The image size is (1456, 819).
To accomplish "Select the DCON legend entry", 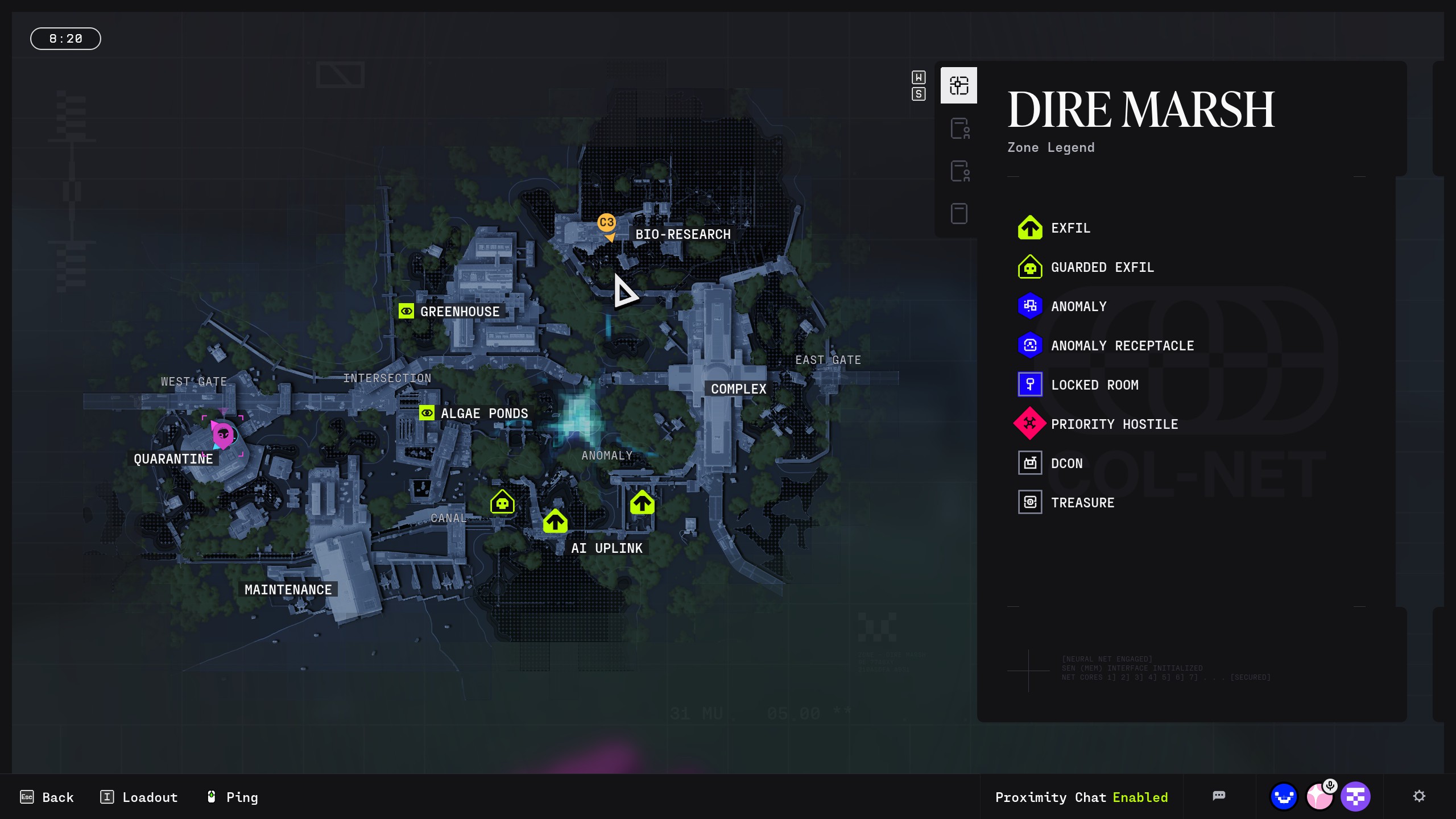I will pos(1066,464).
